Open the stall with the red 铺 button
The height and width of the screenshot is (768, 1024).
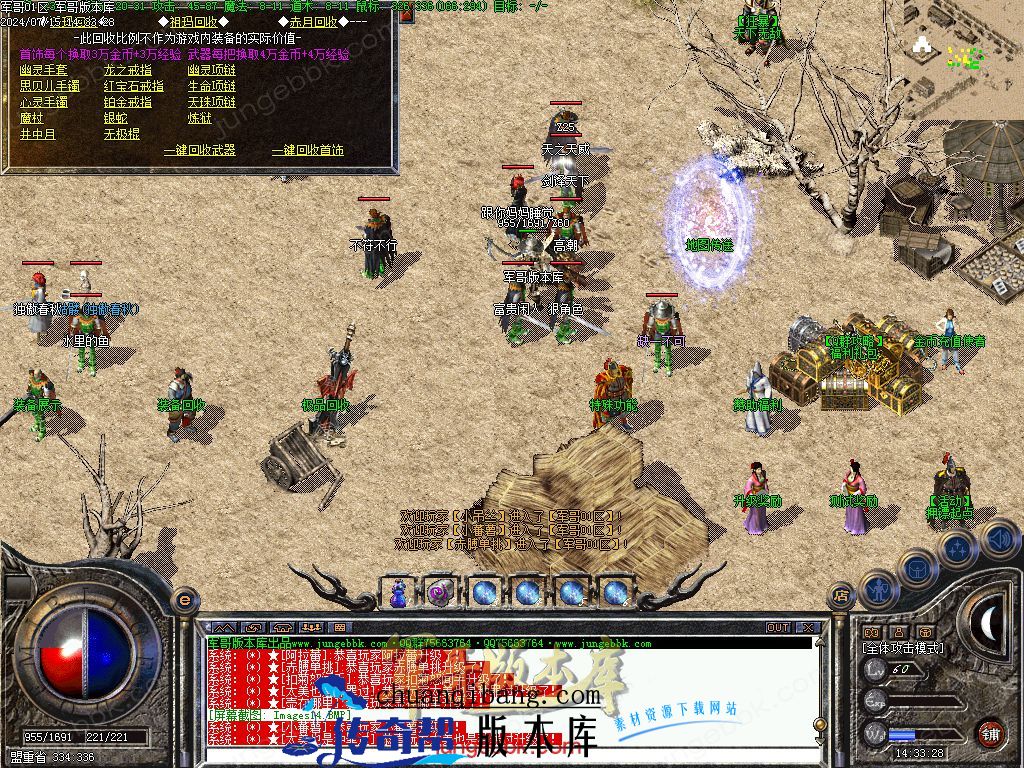pyautogui.click(x=990, y=733)
